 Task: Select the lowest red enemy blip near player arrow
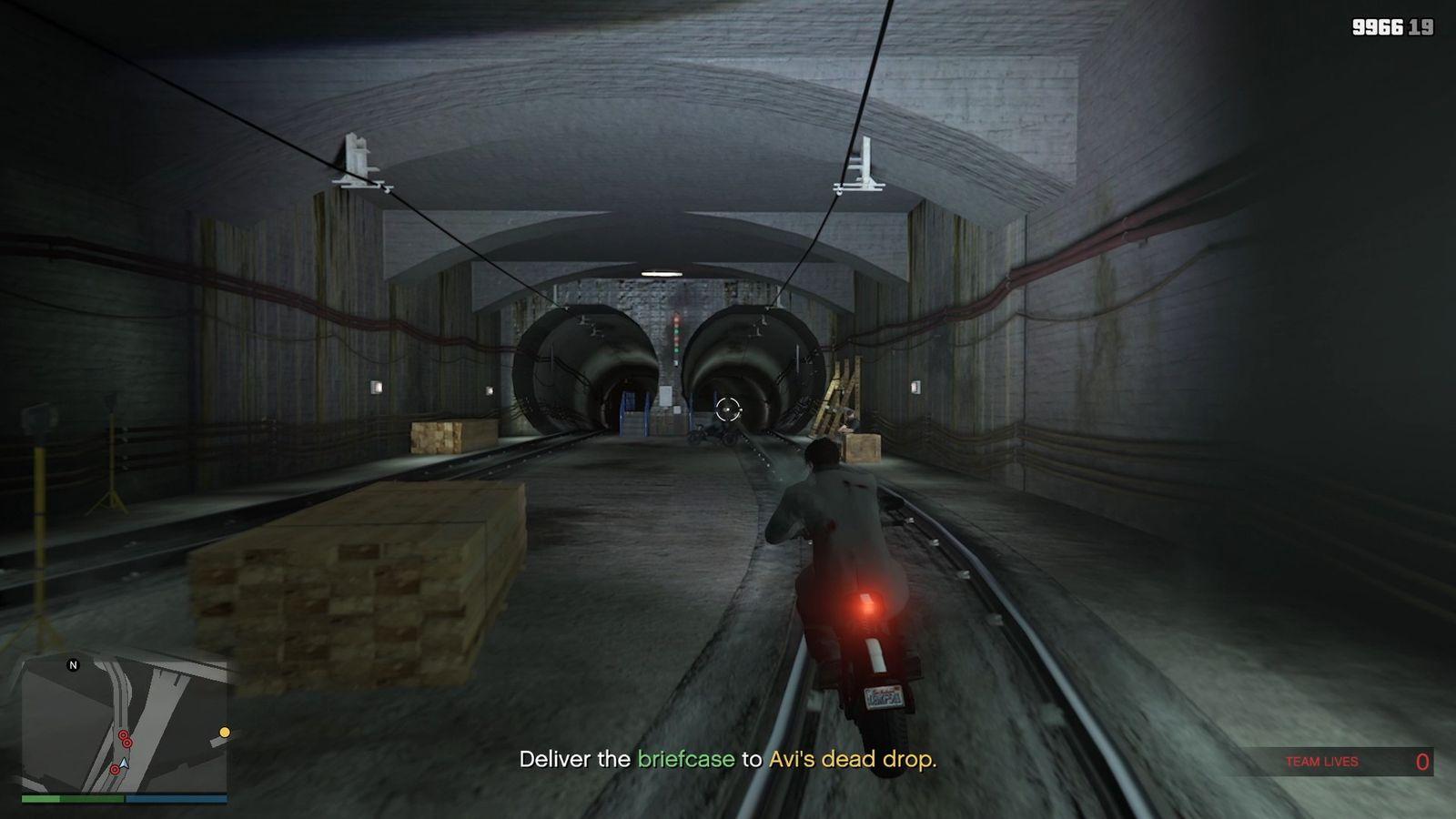115,769
